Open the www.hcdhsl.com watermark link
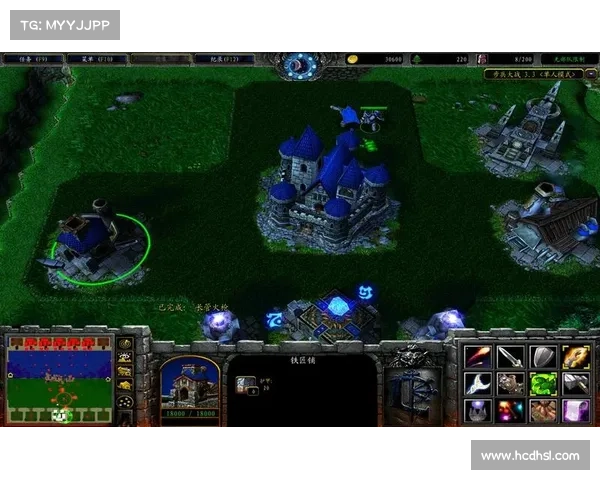The width and height of the screenshot is (600, 480). [x=528, y=456]
